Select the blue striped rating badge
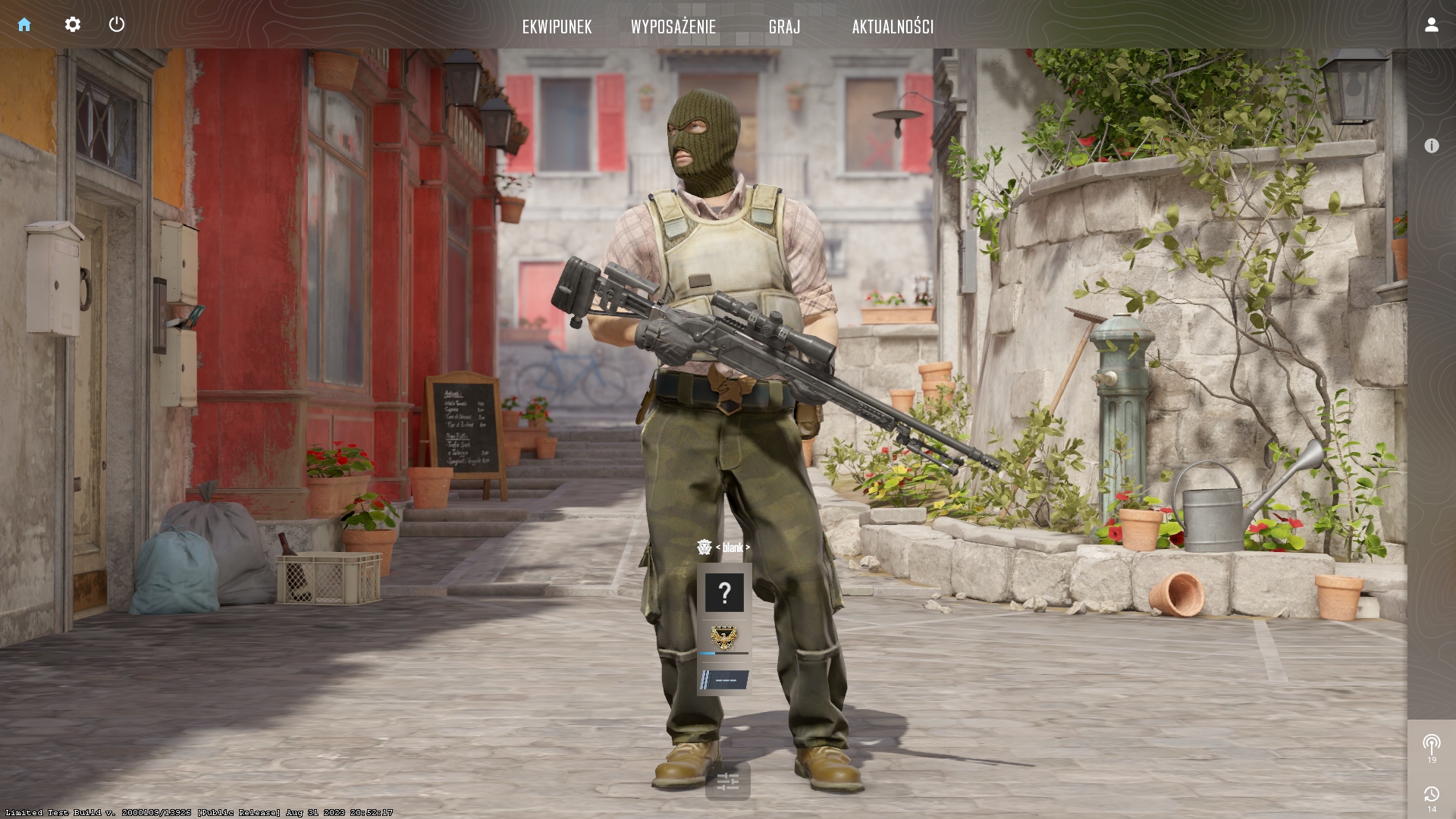Image resolution: width=1456 pixels, height=819 pixels. pos(723,680)
